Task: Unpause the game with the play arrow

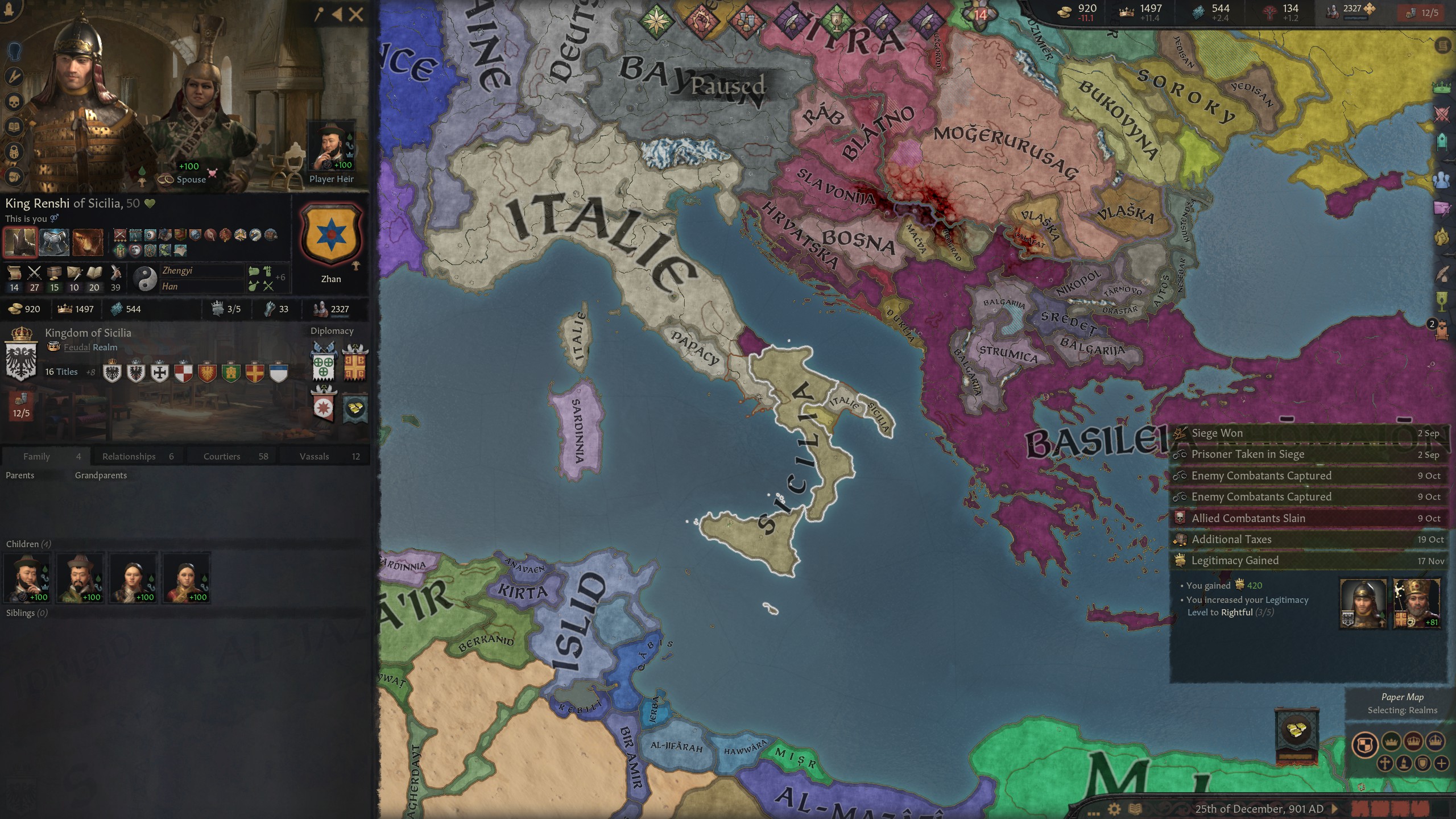Action: (1335, 809)
